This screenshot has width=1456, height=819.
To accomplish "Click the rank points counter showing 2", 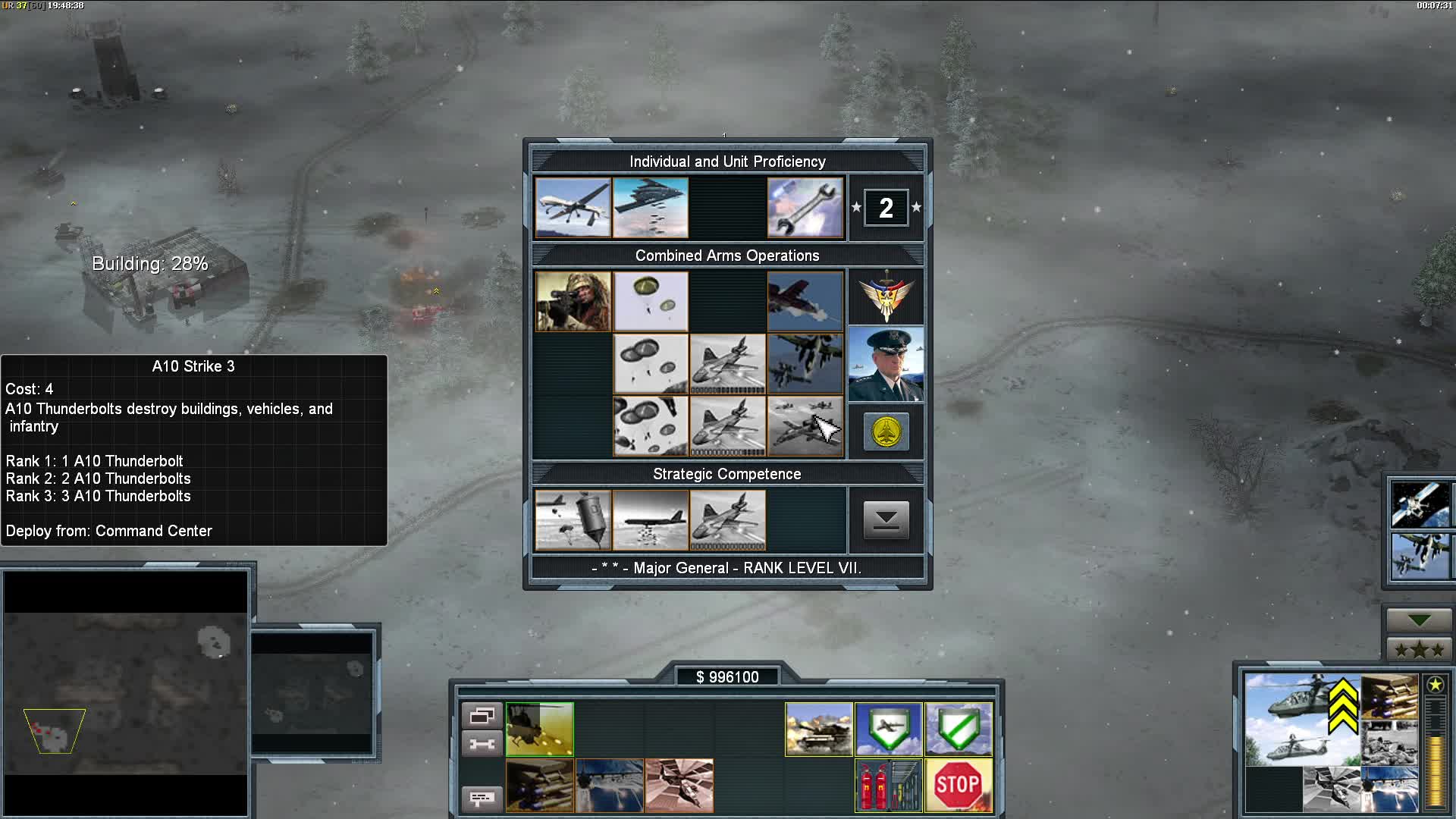I will [886, 206].
